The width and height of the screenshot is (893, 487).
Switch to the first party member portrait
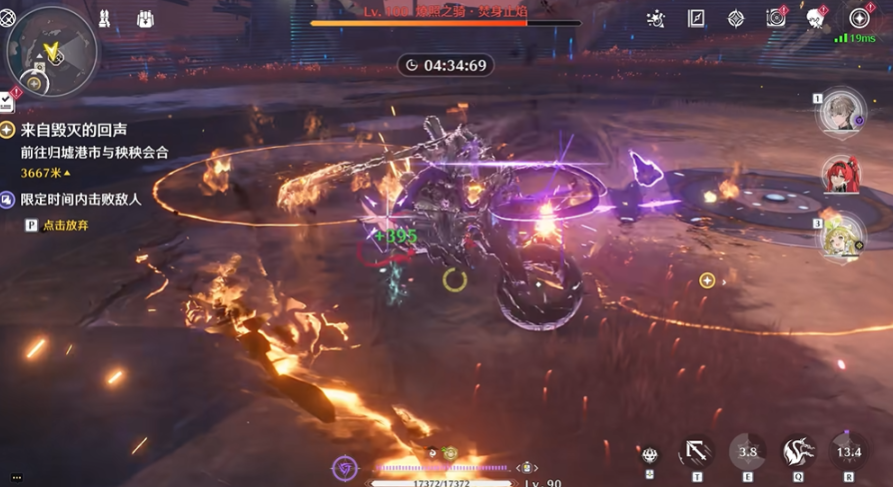(x=842, y=112)
